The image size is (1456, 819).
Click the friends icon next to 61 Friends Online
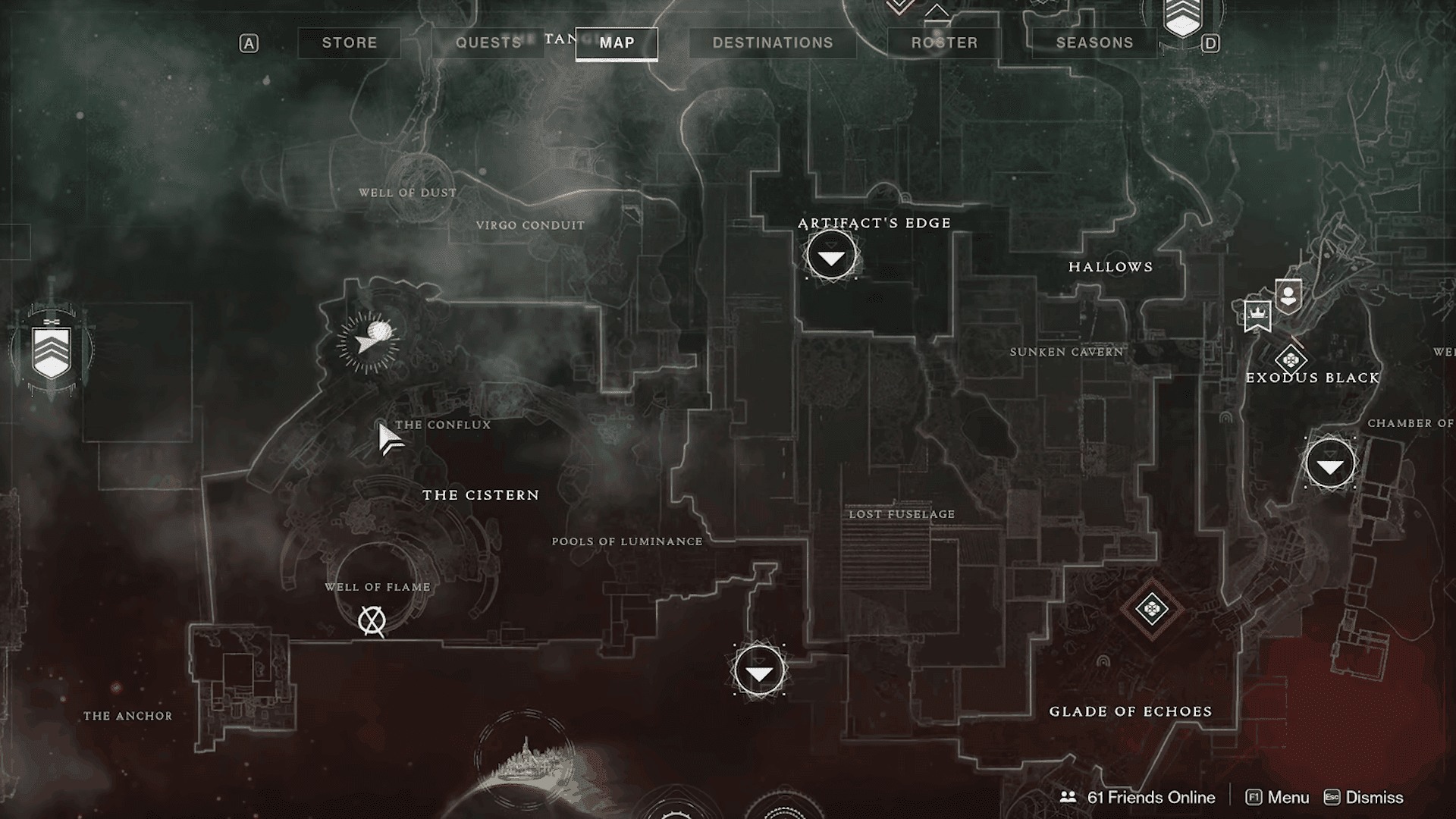click(x=1069, y=798)
